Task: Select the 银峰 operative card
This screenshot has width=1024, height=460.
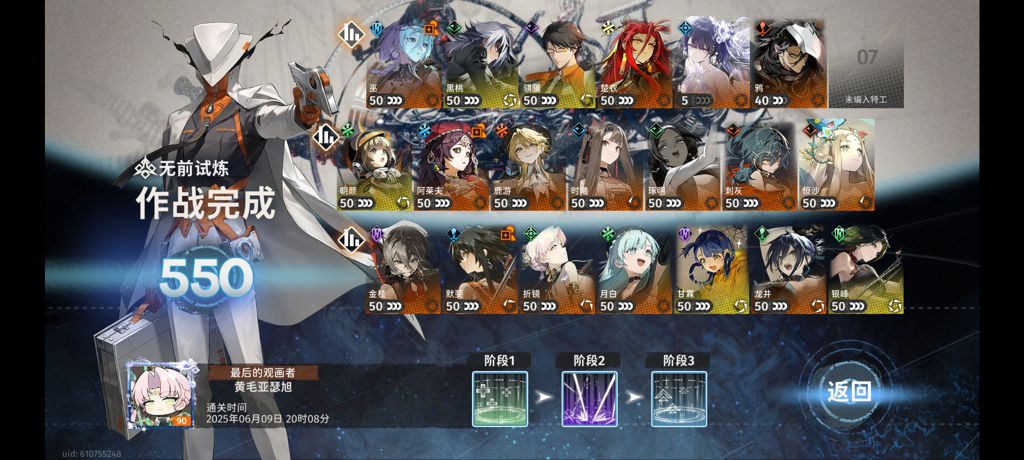Action: [x=867, y=270]
